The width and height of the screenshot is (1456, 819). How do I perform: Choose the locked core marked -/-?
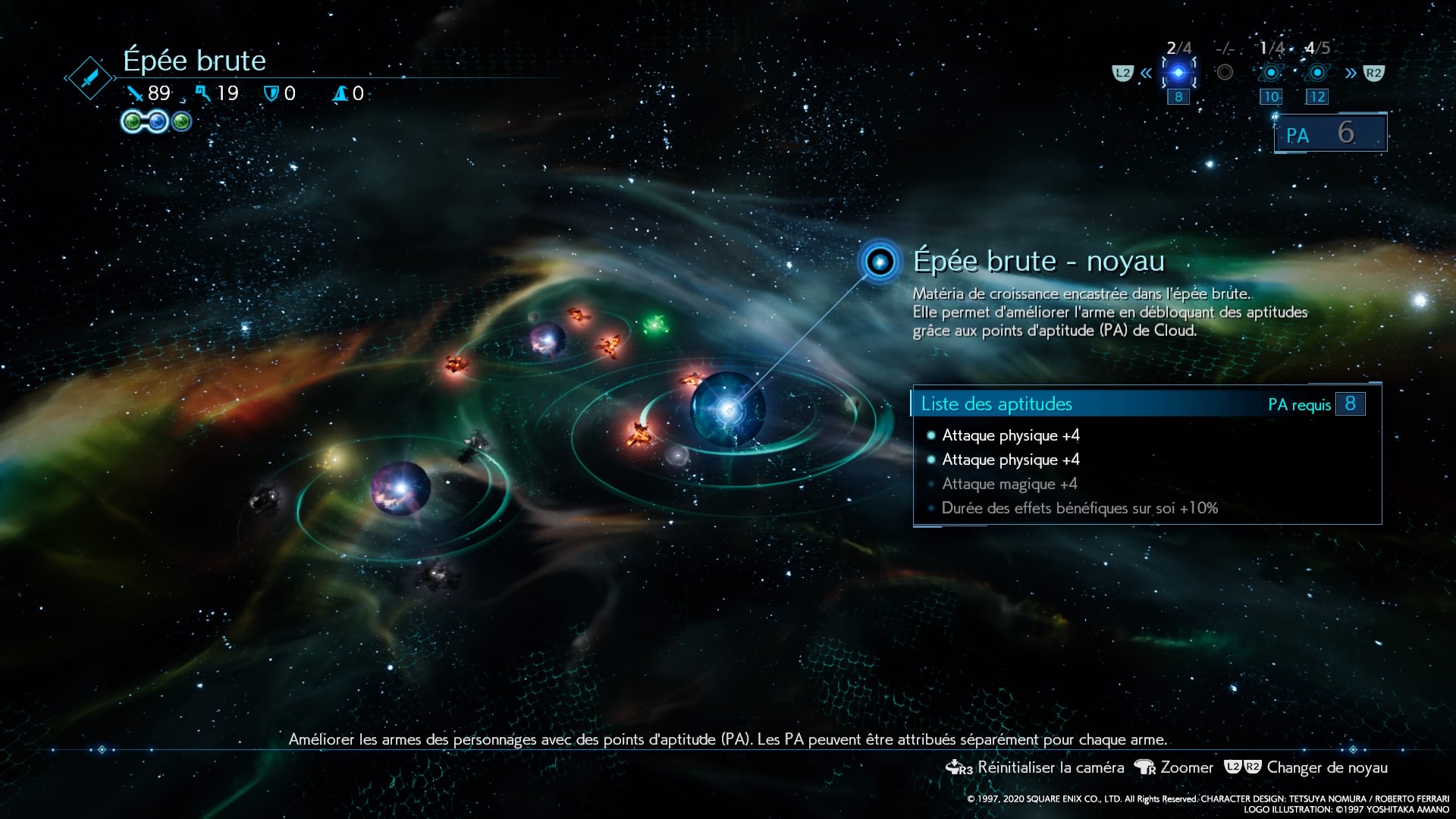tap(1224, 73)
